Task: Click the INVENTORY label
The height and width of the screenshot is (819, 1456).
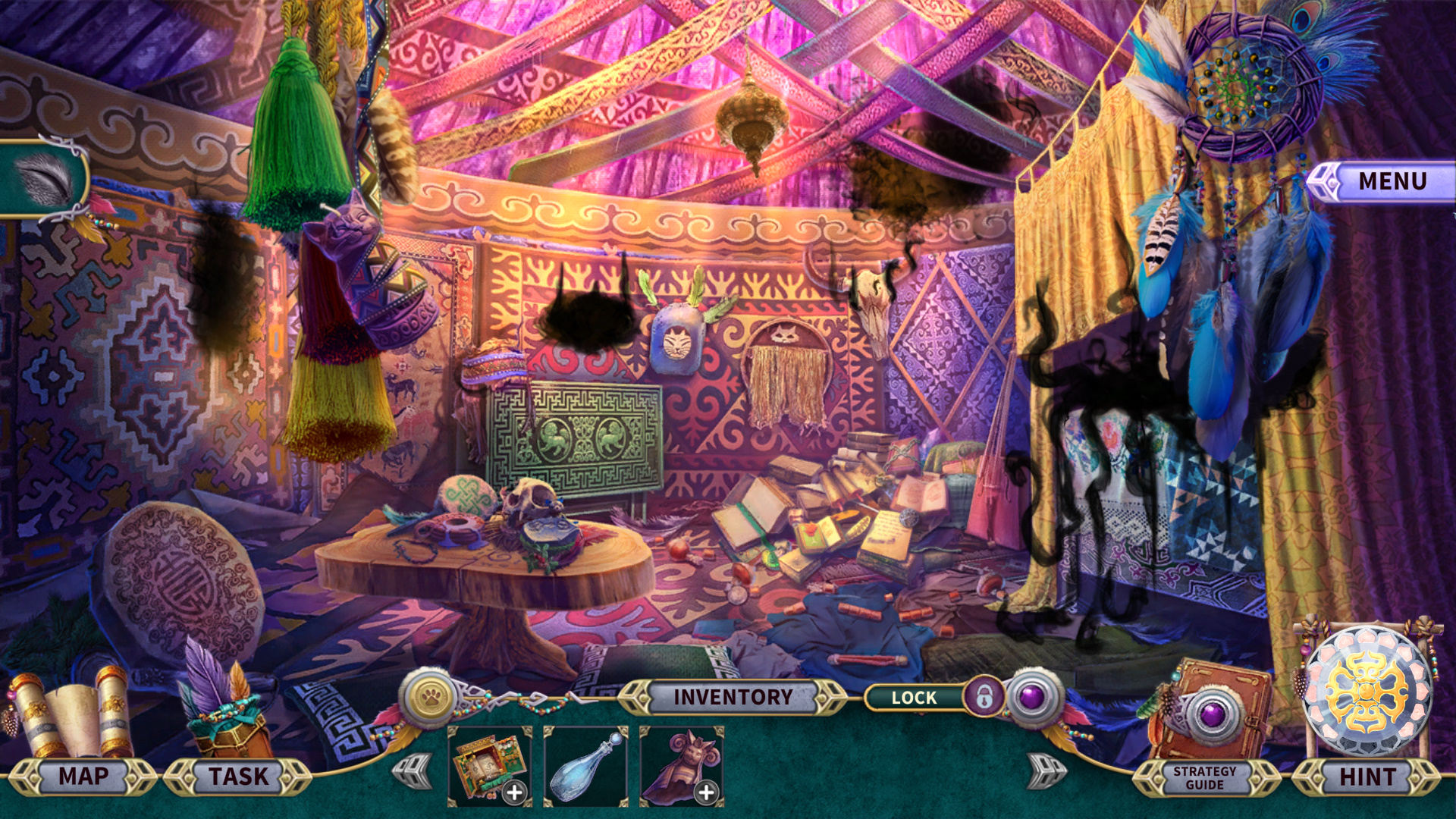Action: [x=733, y=697]
